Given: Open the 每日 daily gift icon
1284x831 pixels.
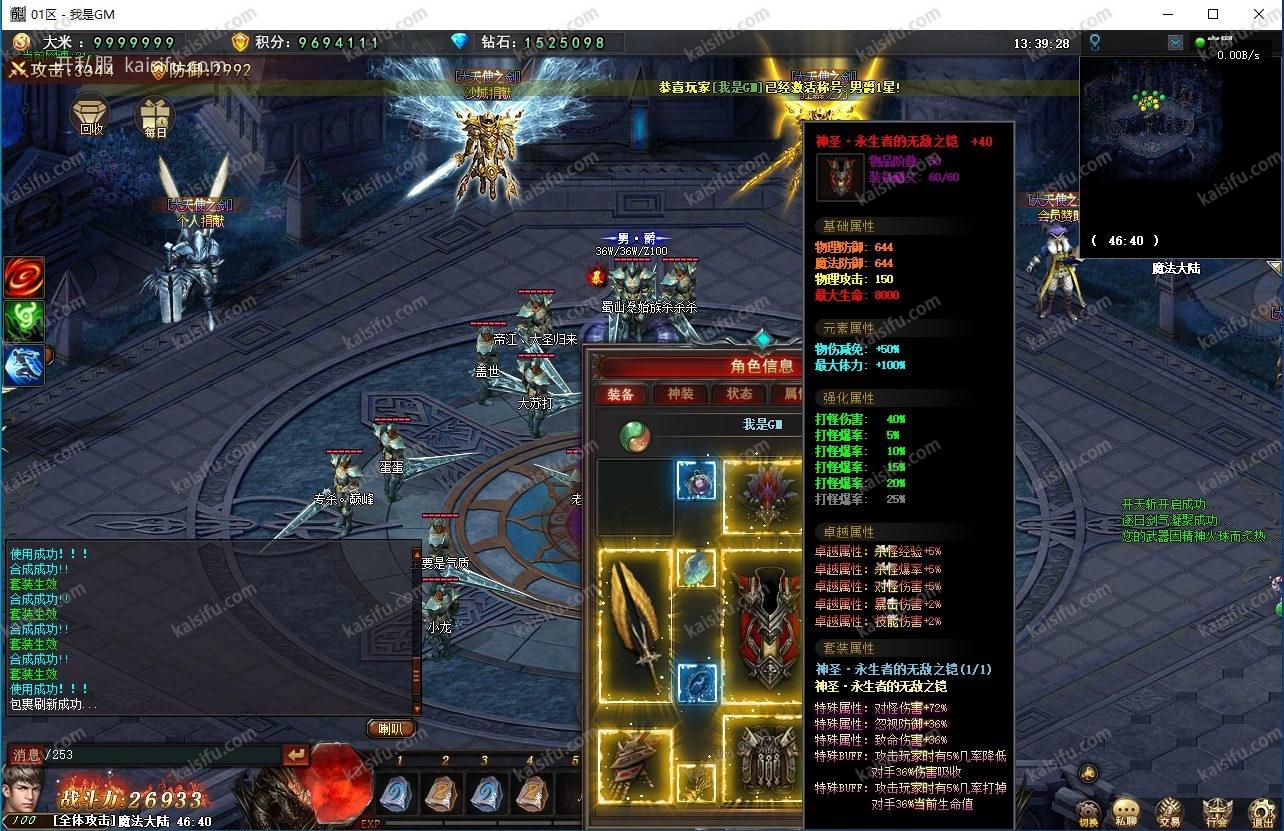Looking at the screenshot, I should (x=155, y=117).
